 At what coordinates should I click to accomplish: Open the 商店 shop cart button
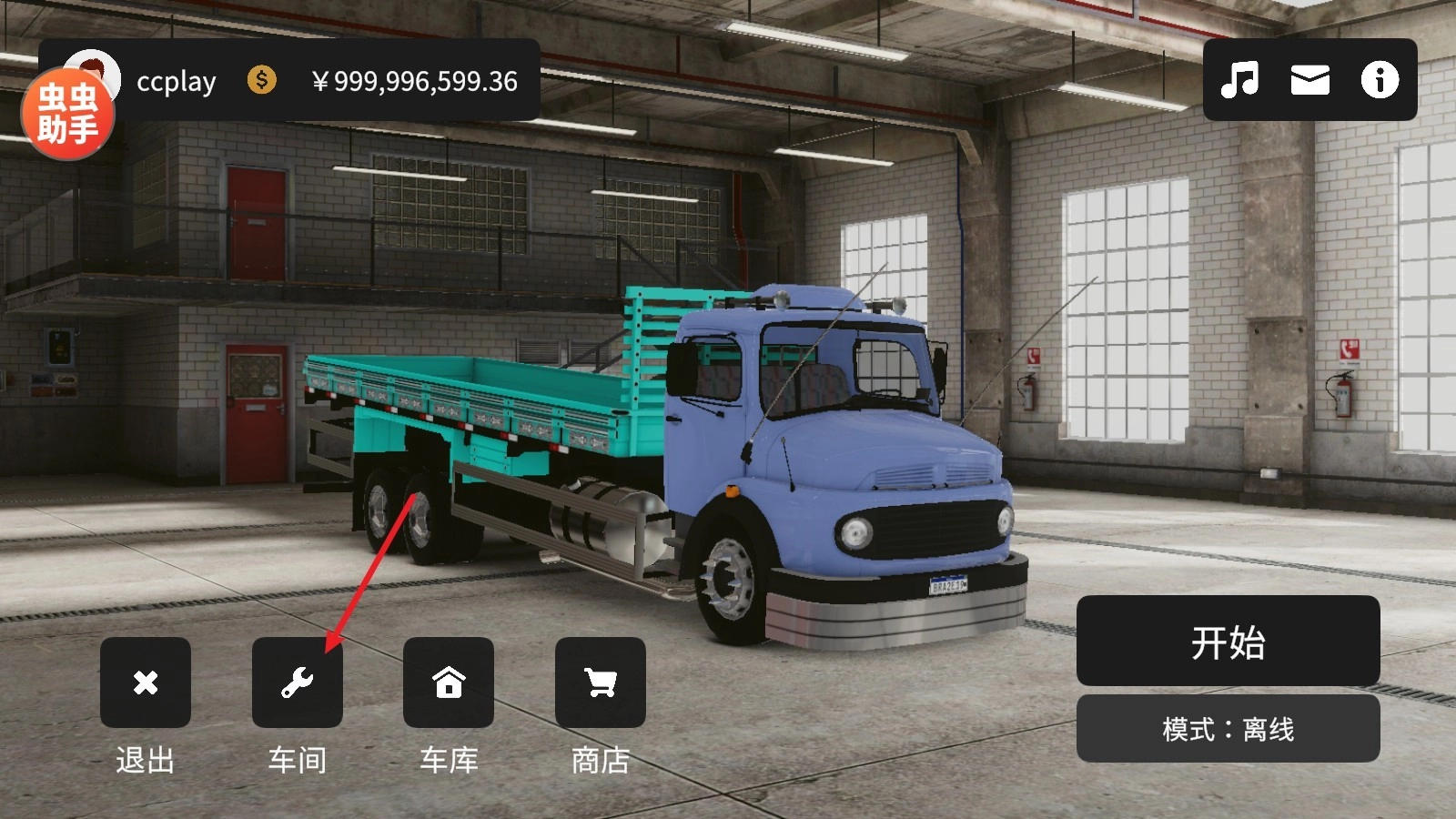point(601,682)
